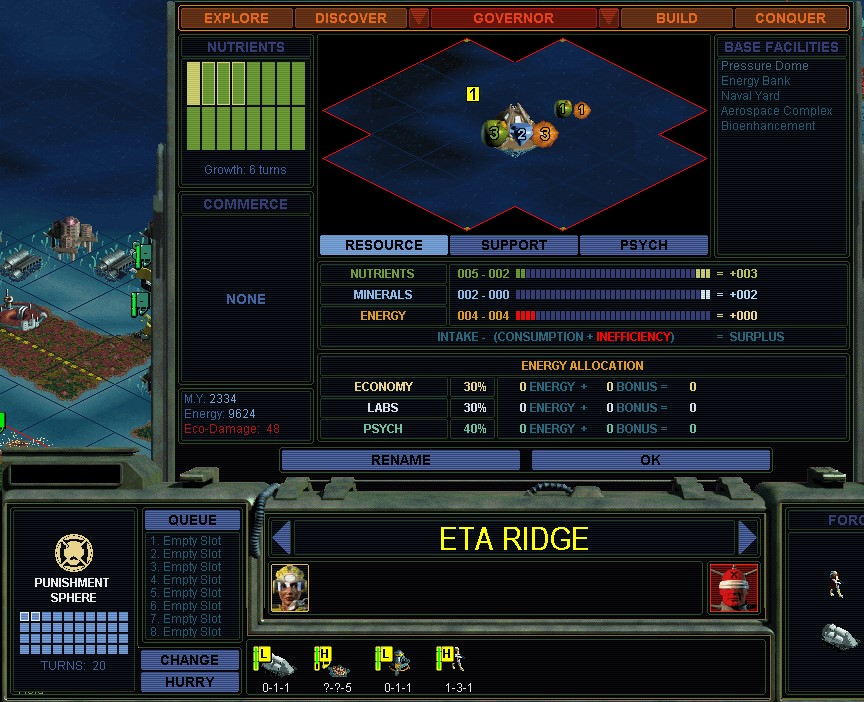Set governor priority to Build
The height and width of the screenshot is (702, 864).
(676, 18)
